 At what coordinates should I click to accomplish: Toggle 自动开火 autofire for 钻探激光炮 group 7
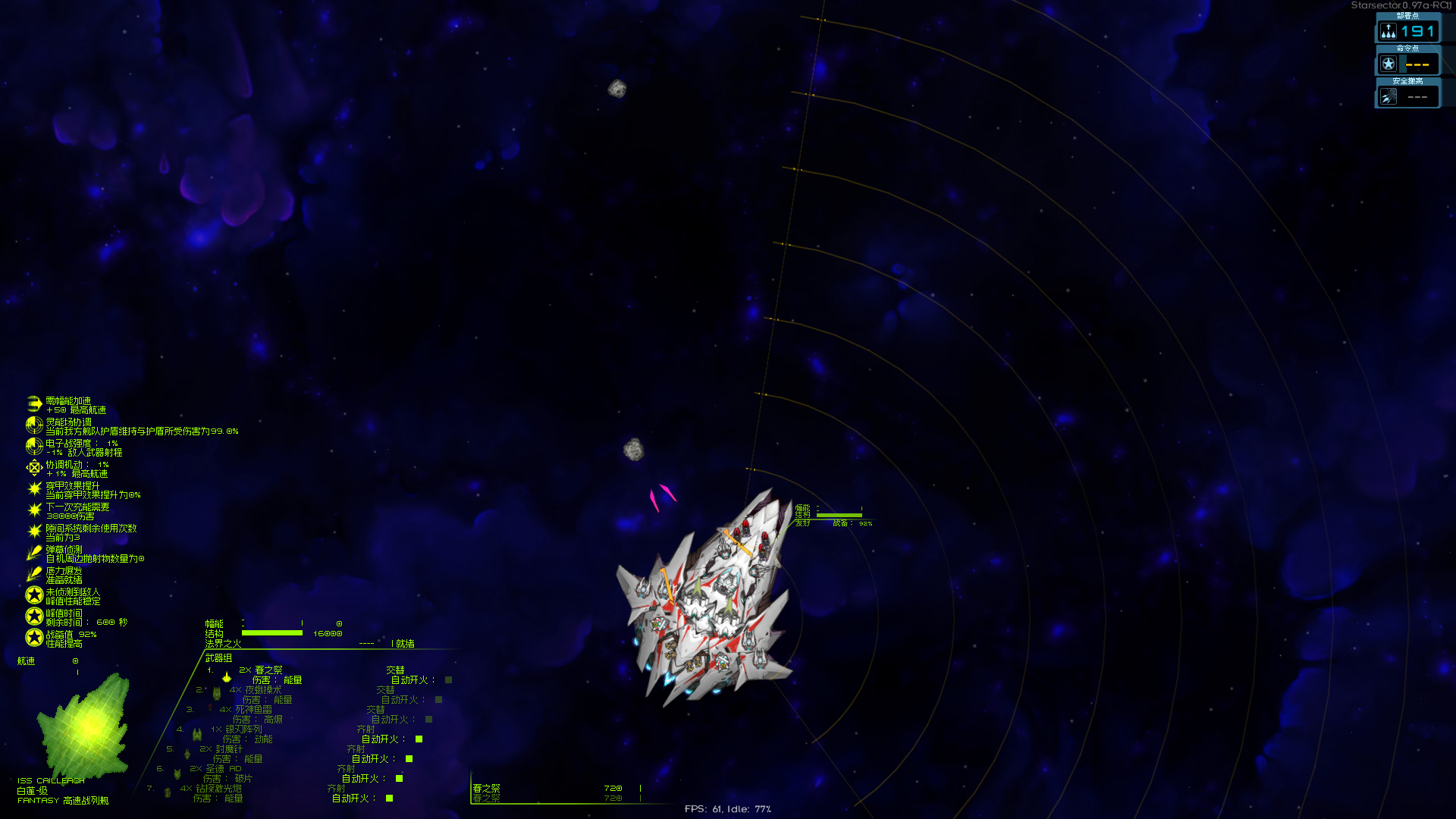click(x=388, y=798)
